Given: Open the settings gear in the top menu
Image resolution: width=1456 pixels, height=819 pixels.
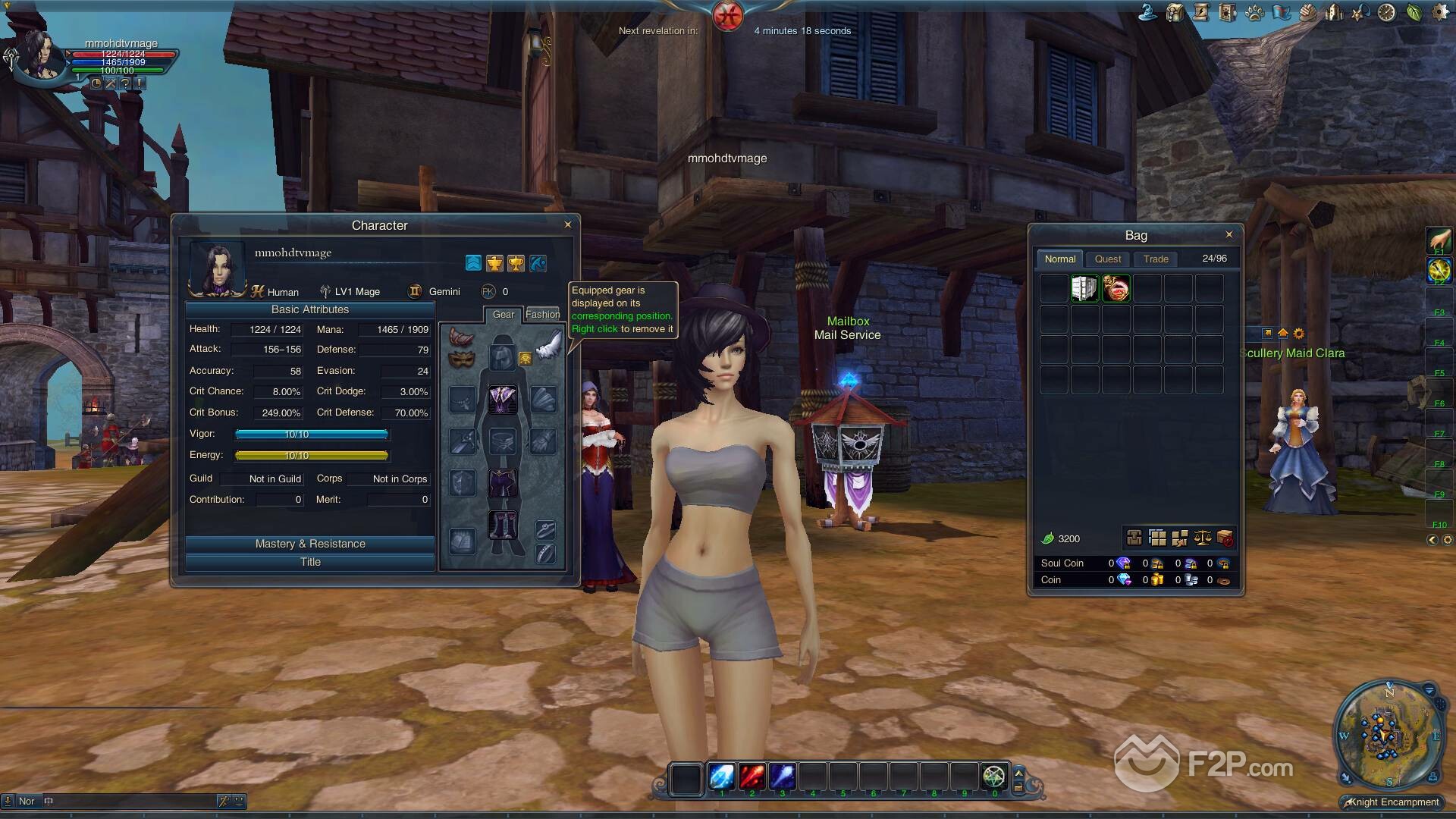Looking at the screenshot, I should pos(1440,13).
